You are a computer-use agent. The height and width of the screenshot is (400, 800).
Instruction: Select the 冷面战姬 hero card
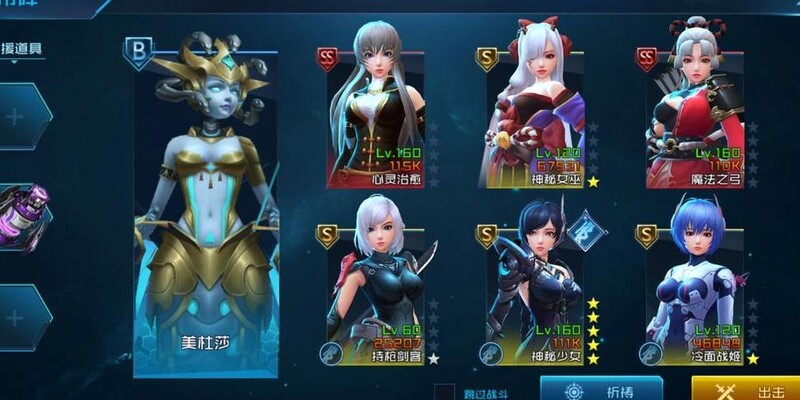(x=697, y=285)
